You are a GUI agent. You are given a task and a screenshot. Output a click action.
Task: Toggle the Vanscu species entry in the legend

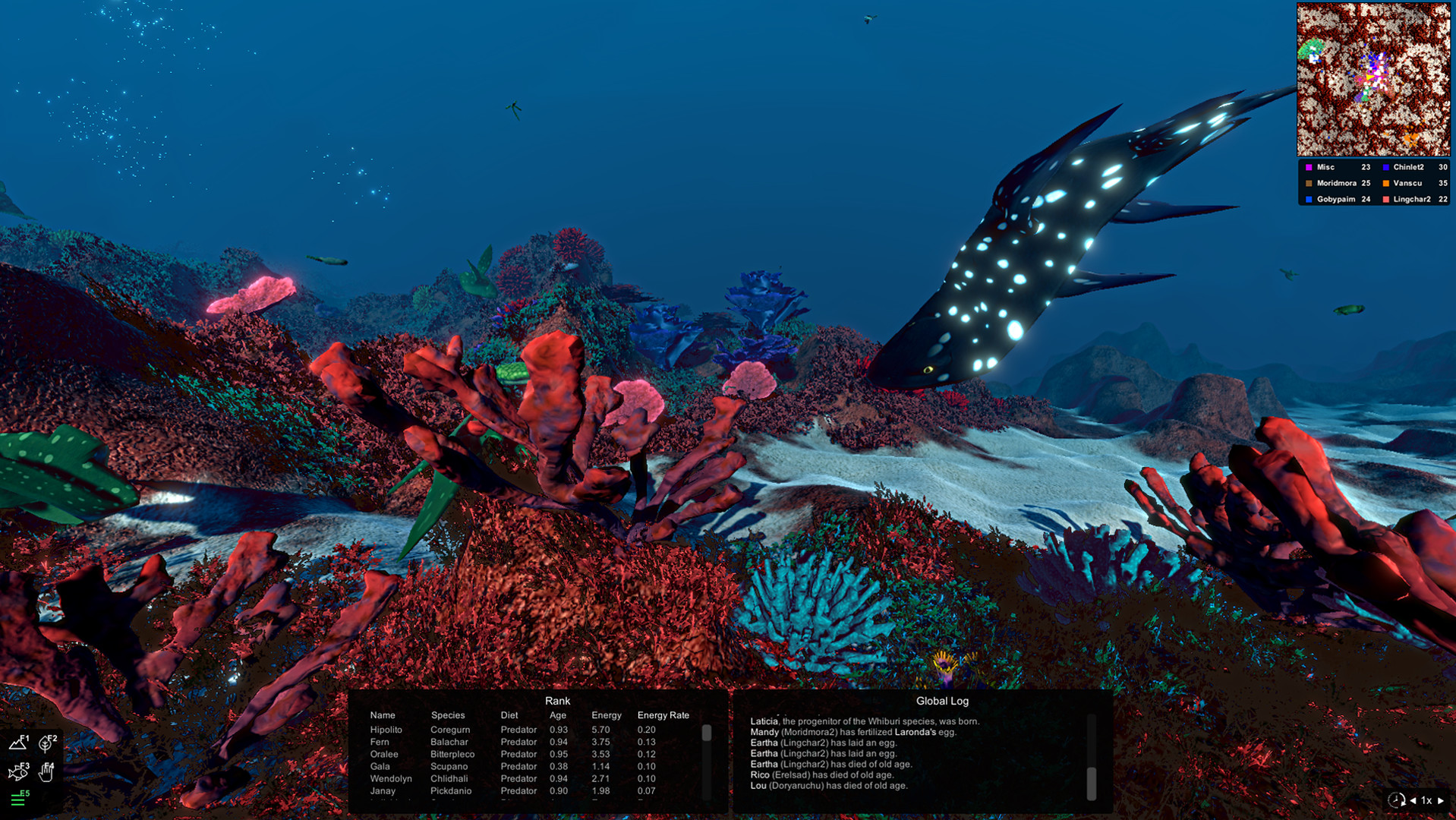[x=1407, y=183]
